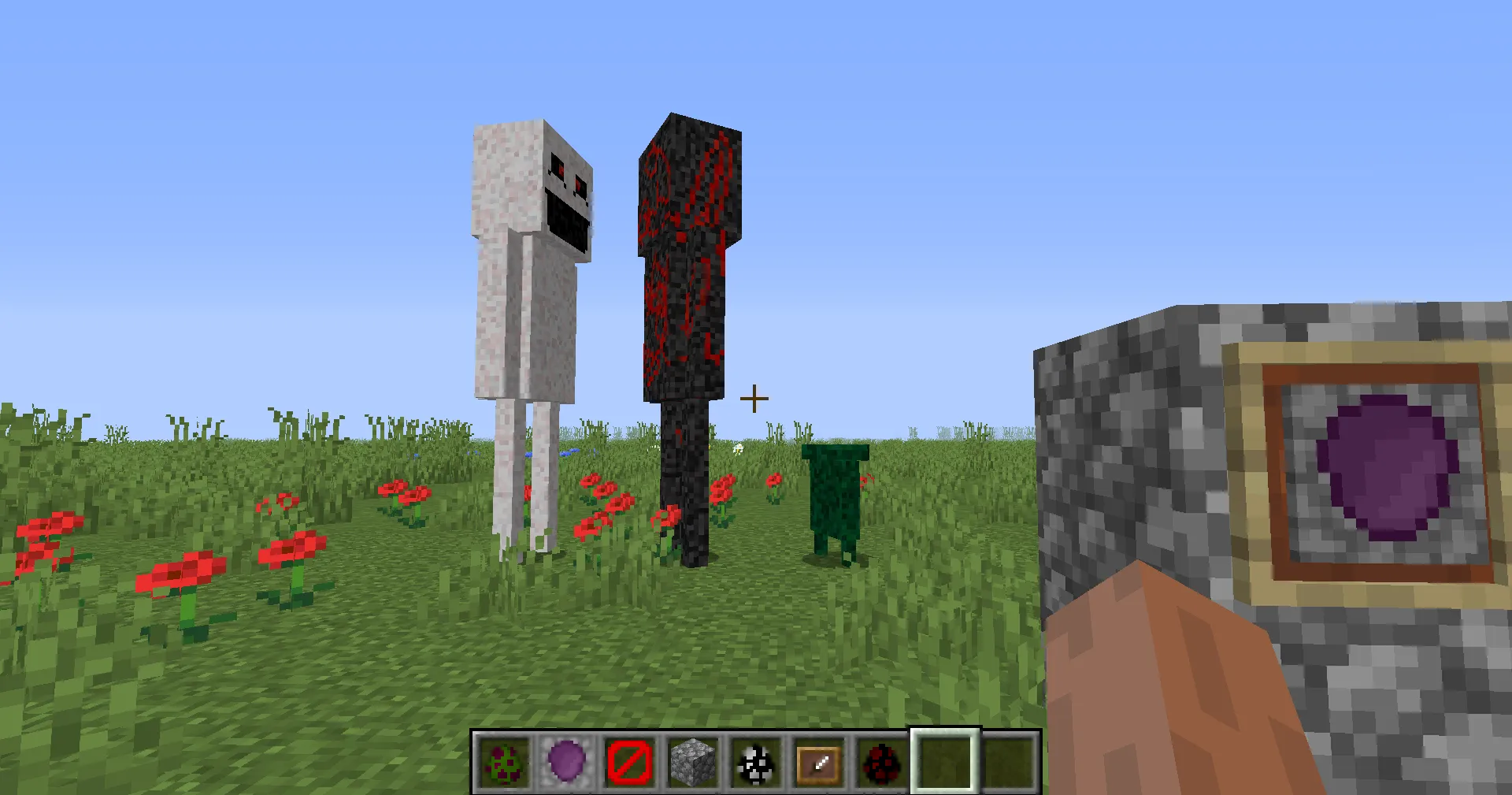Image resolution: width=1512 pixels, height=795 pixels.
Task: Click the highlighted empty hotbar slot
Action: click(943, 762)
